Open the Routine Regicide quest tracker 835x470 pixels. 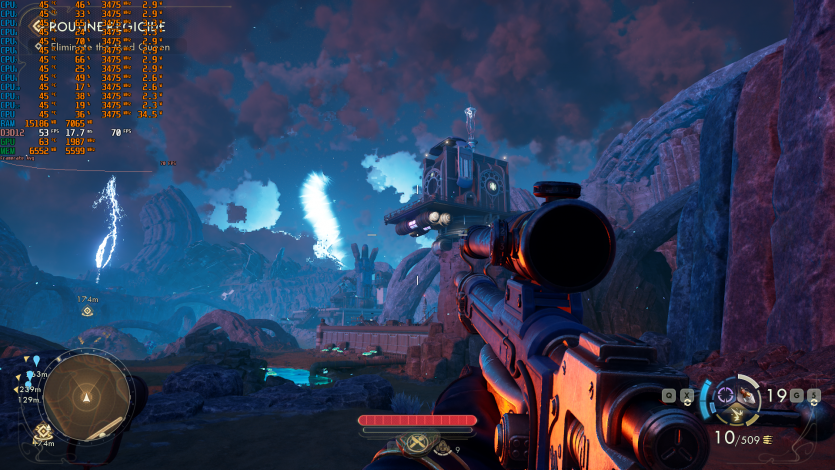[x=105, y=27]
